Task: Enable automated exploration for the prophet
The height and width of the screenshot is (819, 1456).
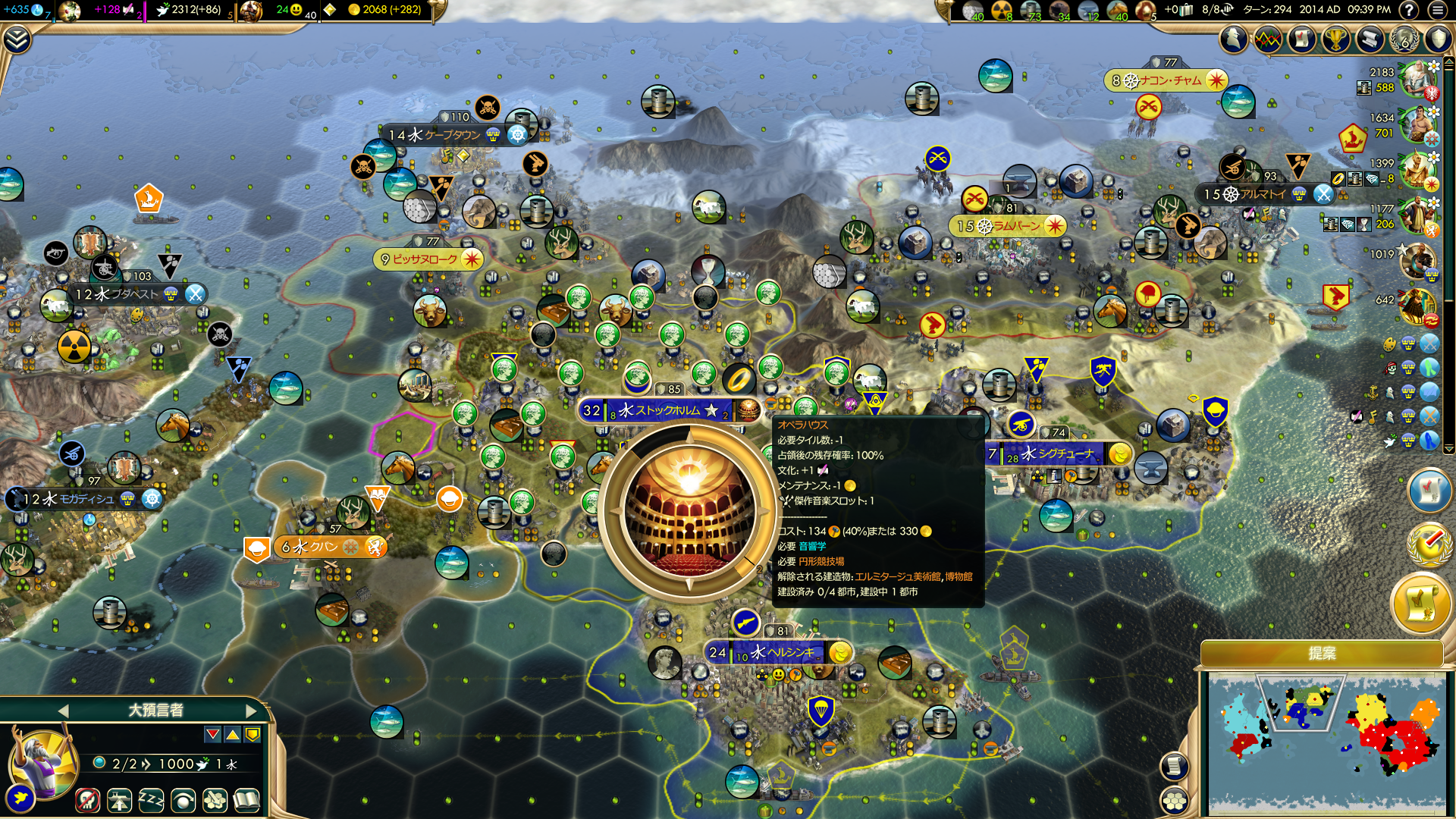Action: tap(182, 801)
